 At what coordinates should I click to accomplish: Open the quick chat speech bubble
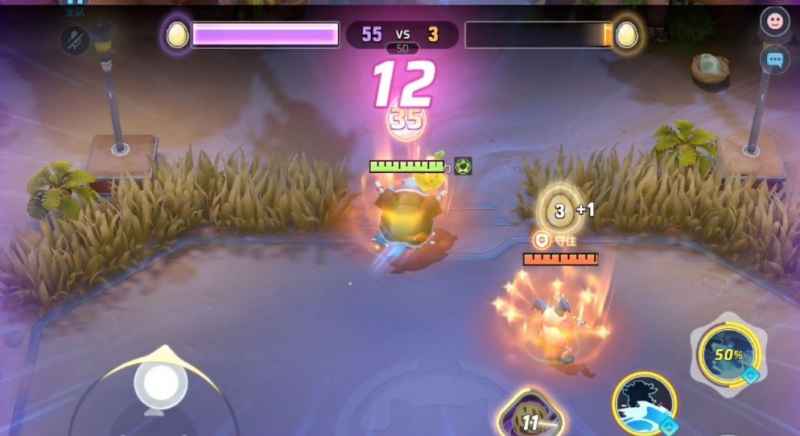pyautogui.click(x=774, y=60)
